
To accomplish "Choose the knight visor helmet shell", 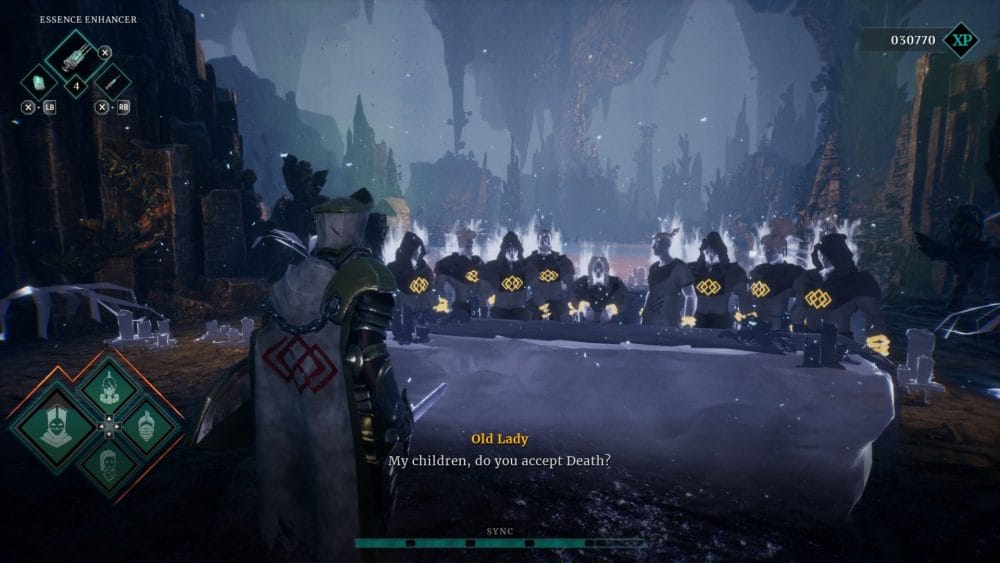I will [146, 423].
